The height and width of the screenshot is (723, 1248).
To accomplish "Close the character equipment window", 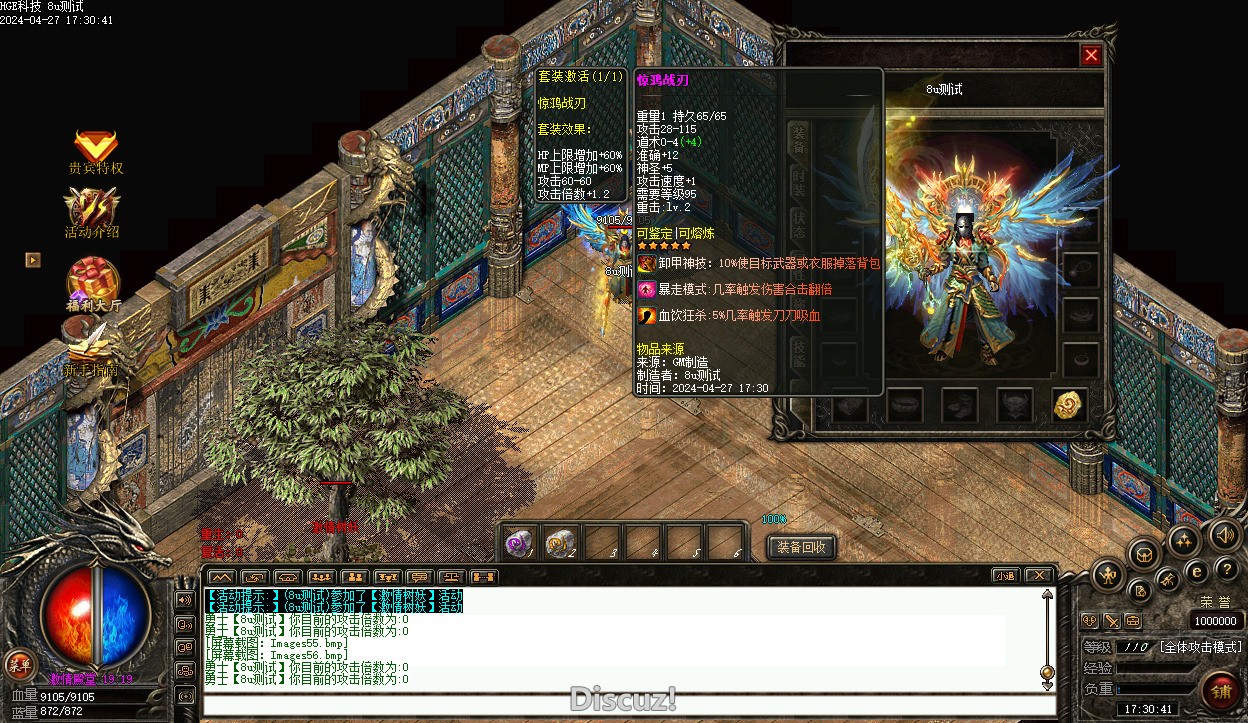I will (x=1091, y=56).
